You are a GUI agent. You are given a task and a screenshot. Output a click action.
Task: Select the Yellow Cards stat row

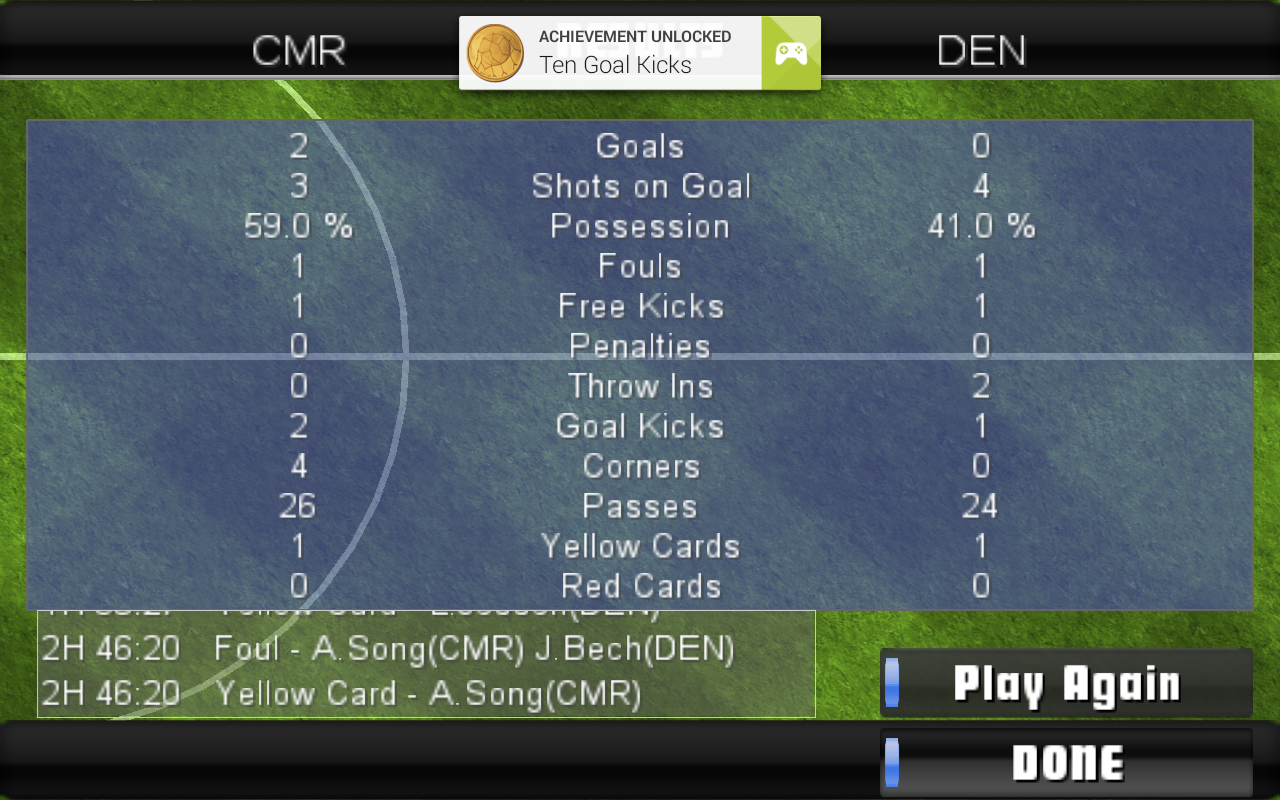coord(640,546)
